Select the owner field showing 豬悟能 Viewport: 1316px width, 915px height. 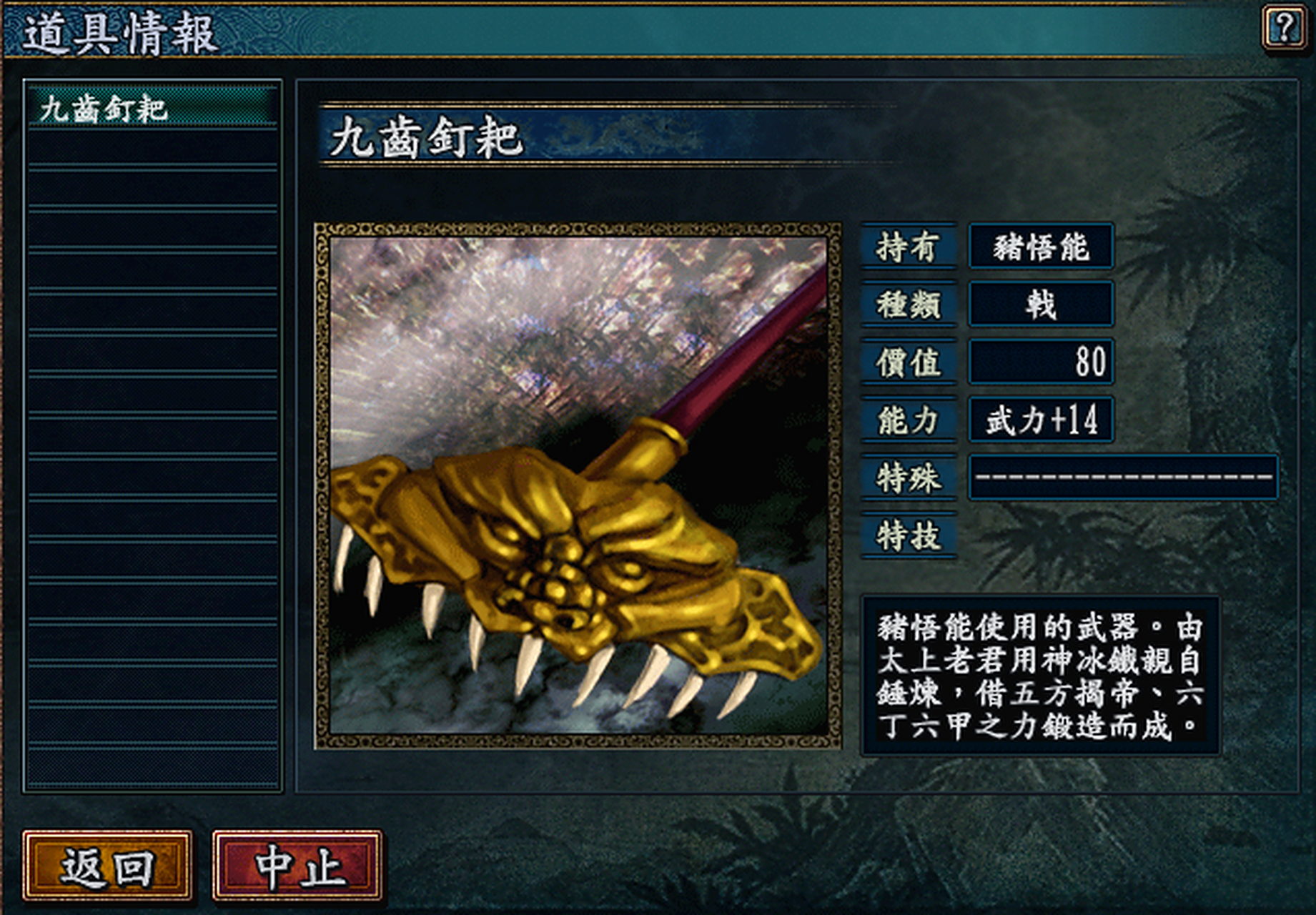[1041, 247]
